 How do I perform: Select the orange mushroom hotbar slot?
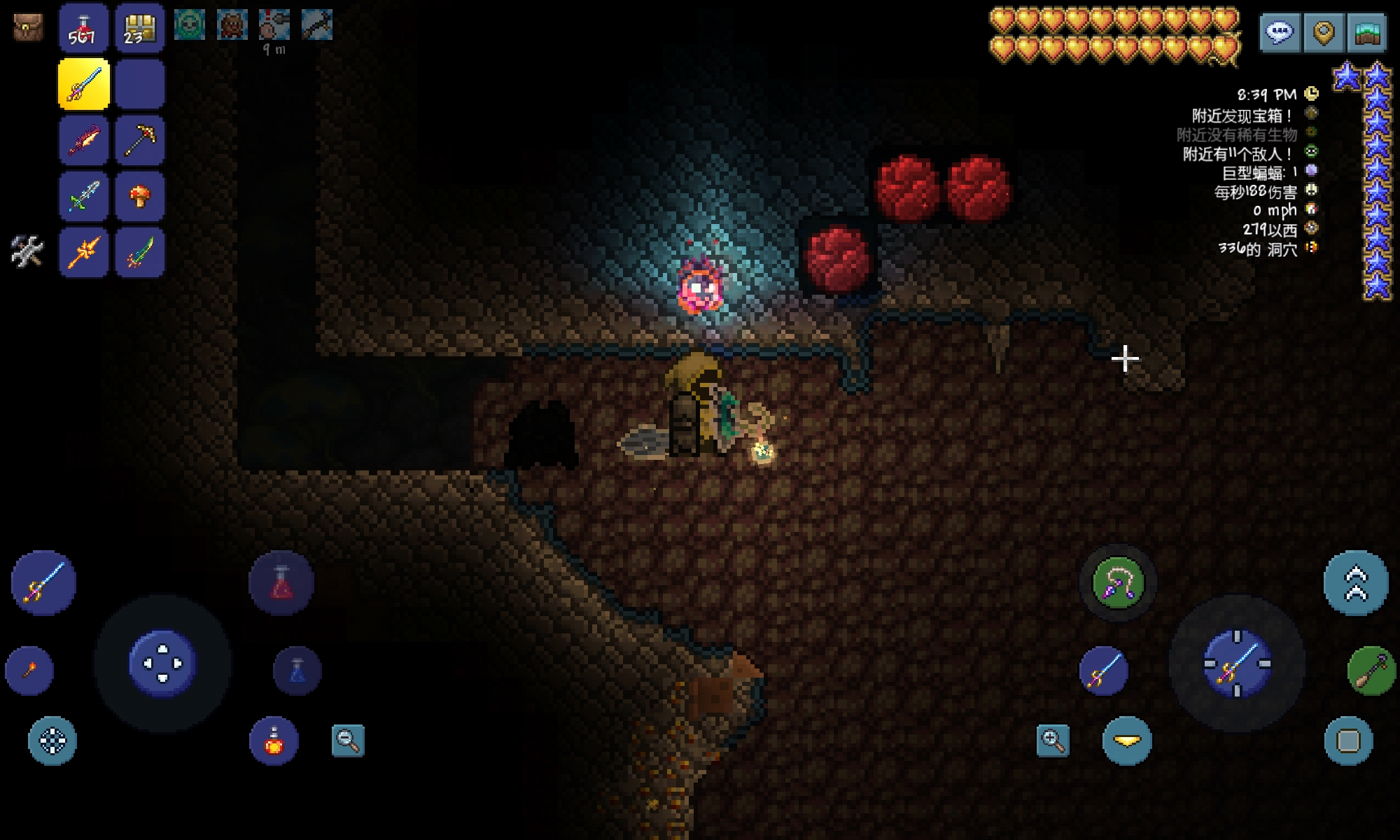tap(139, 197)
